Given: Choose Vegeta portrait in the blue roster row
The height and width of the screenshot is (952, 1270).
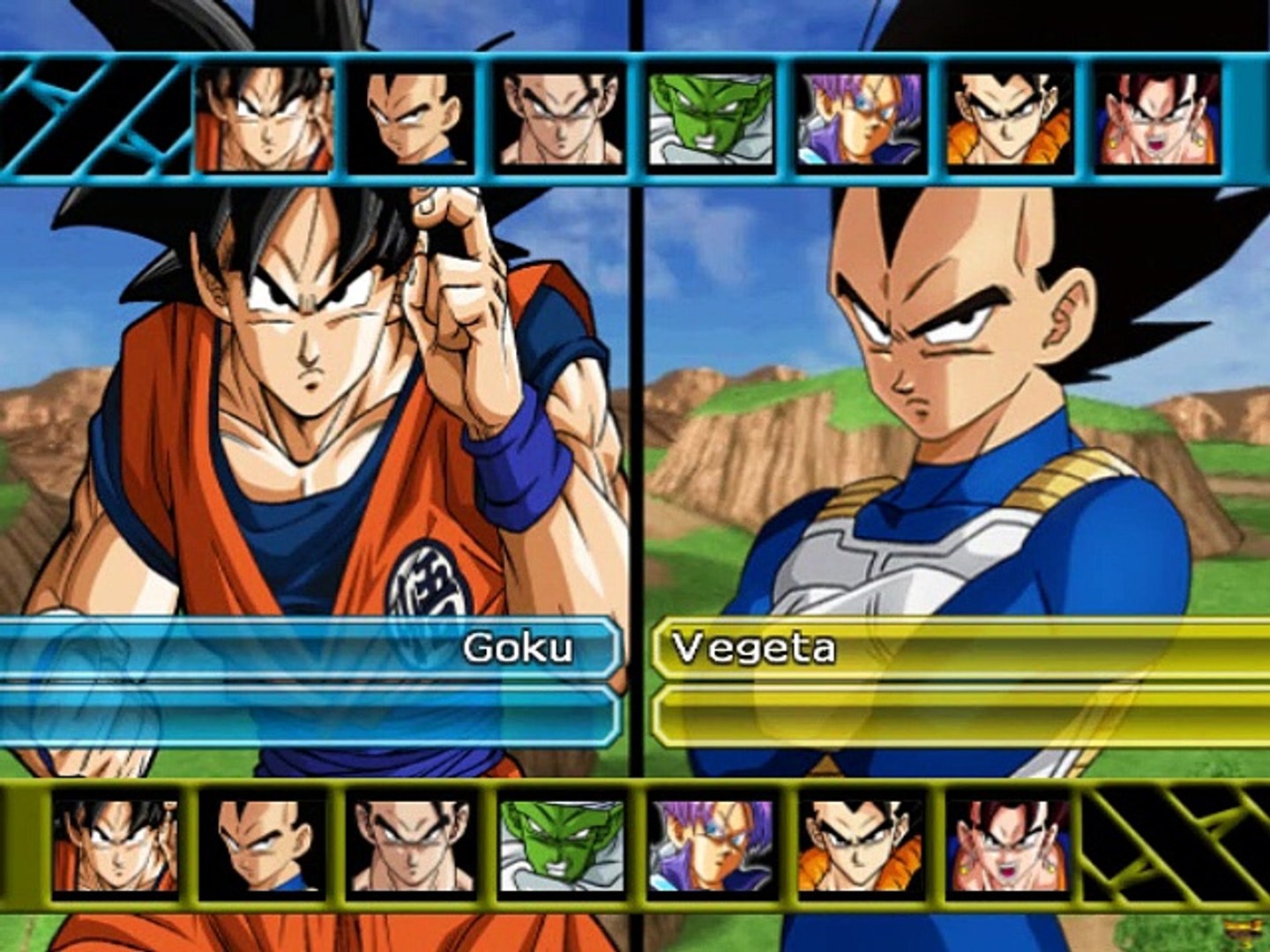Looking at the screenshot, I should click(411, 119).
